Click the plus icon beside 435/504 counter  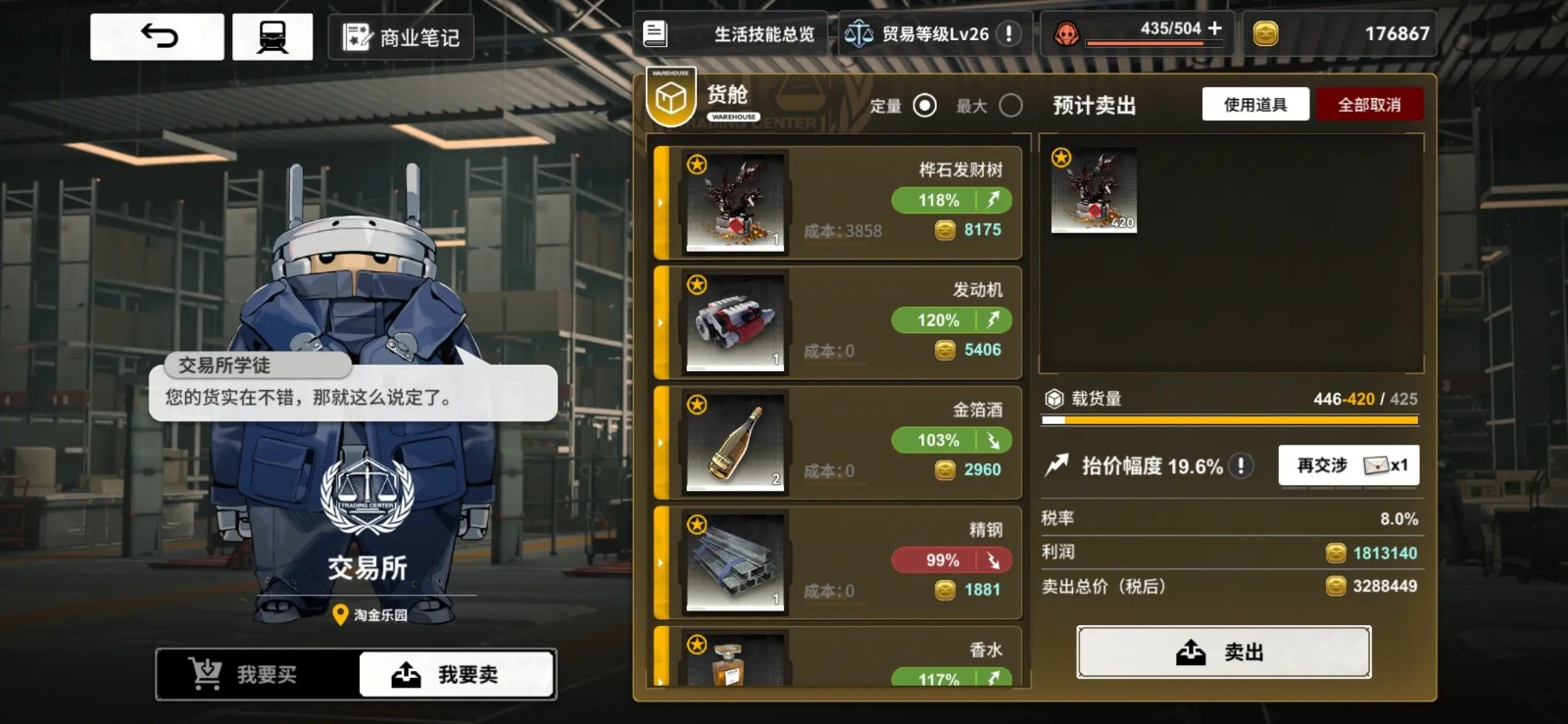1213,30
